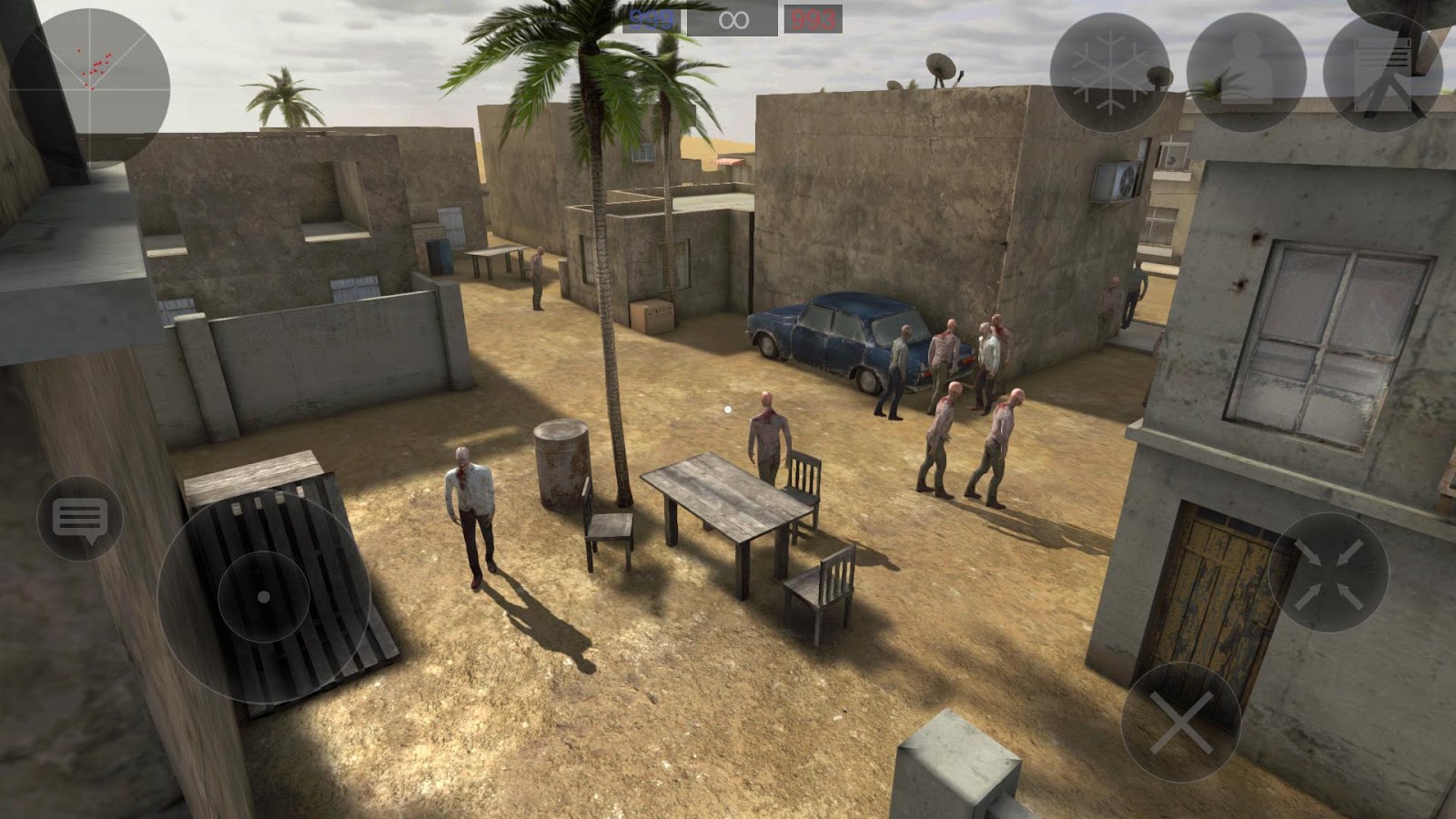
Task: Click the wooden barrel near the palm tree
Action: (x=561, y=464)
